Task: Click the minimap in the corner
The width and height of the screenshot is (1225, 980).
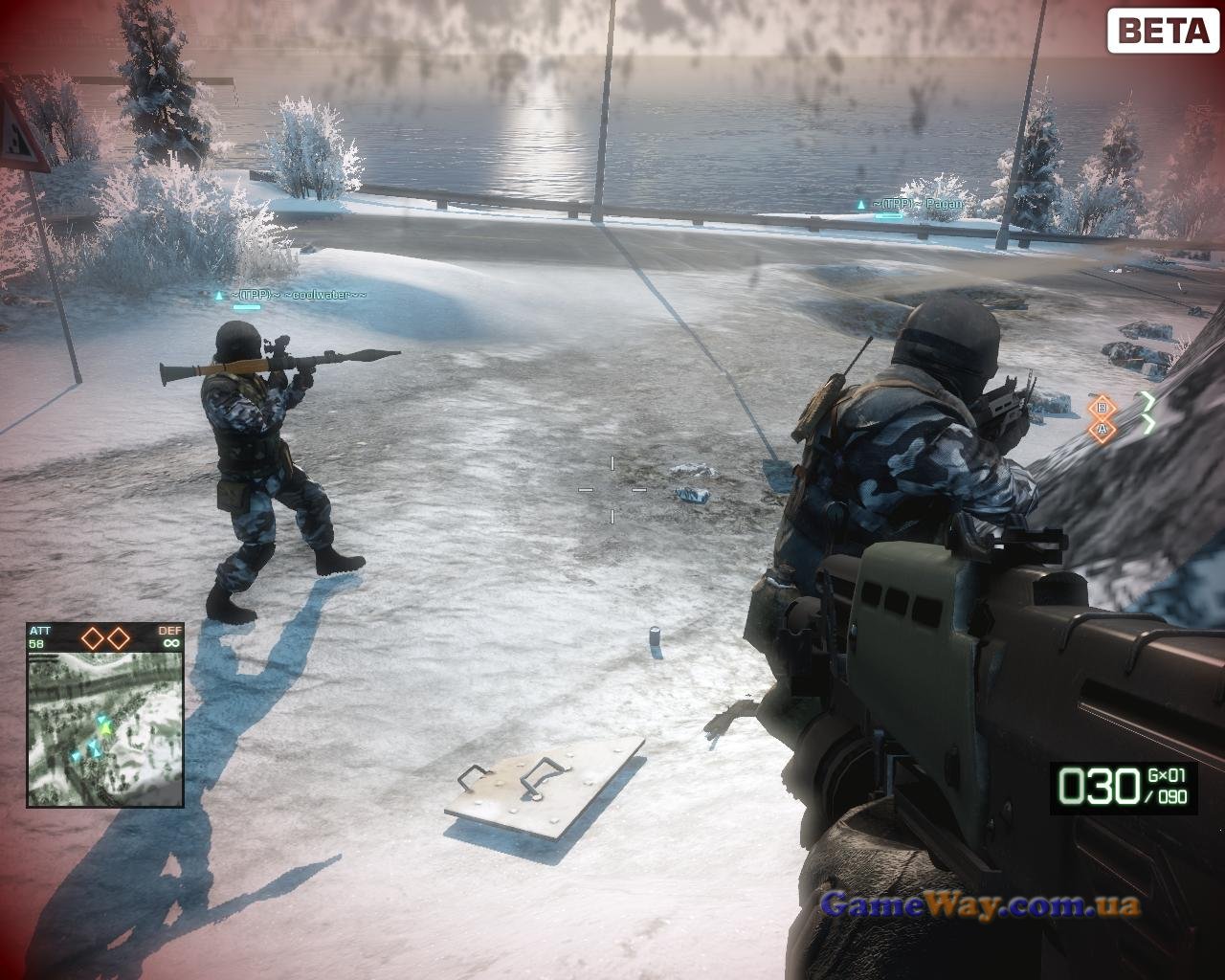Action: (105, 728)
